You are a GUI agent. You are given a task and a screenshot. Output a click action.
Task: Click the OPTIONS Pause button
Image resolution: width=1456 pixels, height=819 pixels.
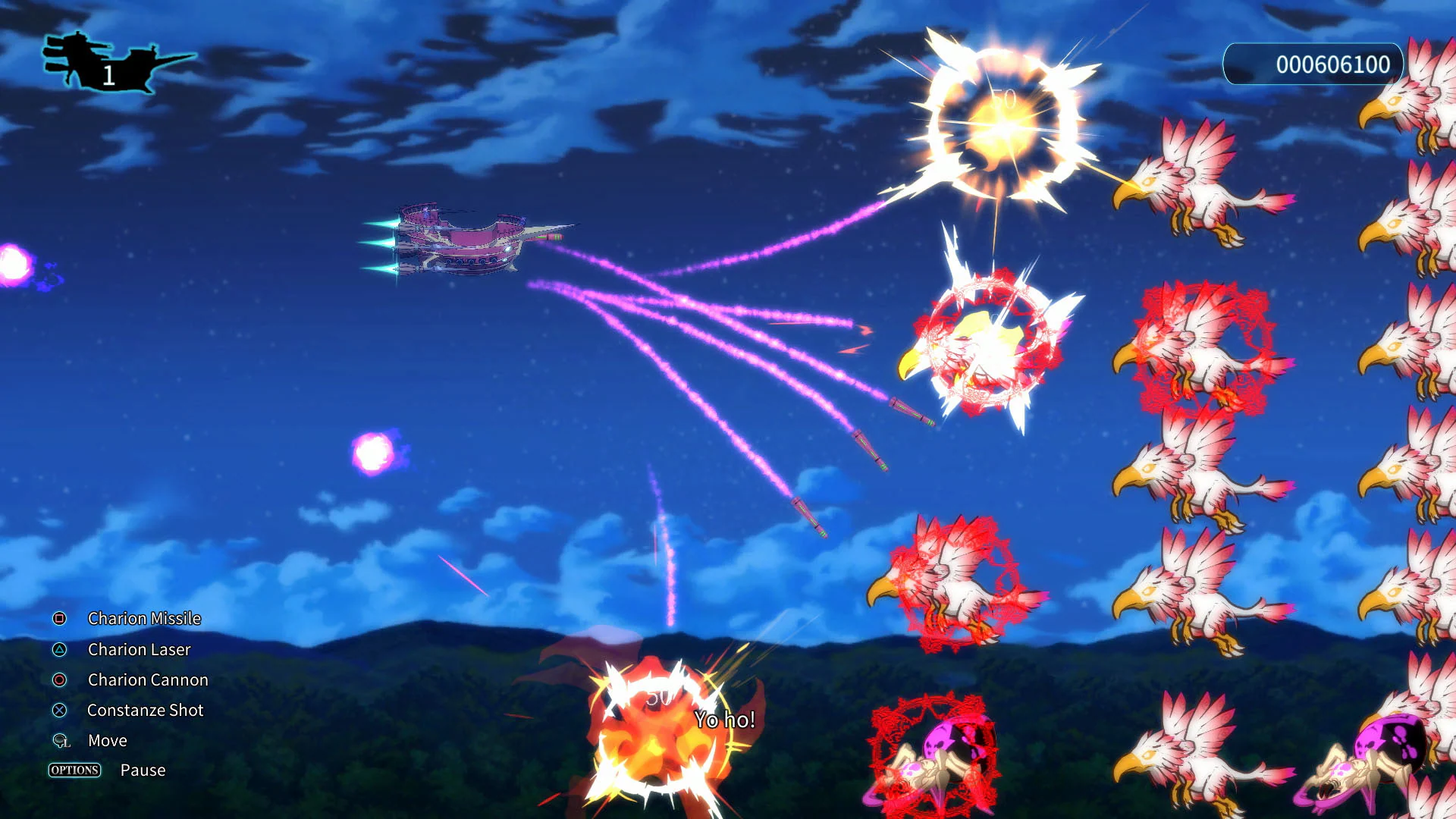[74, 770]
